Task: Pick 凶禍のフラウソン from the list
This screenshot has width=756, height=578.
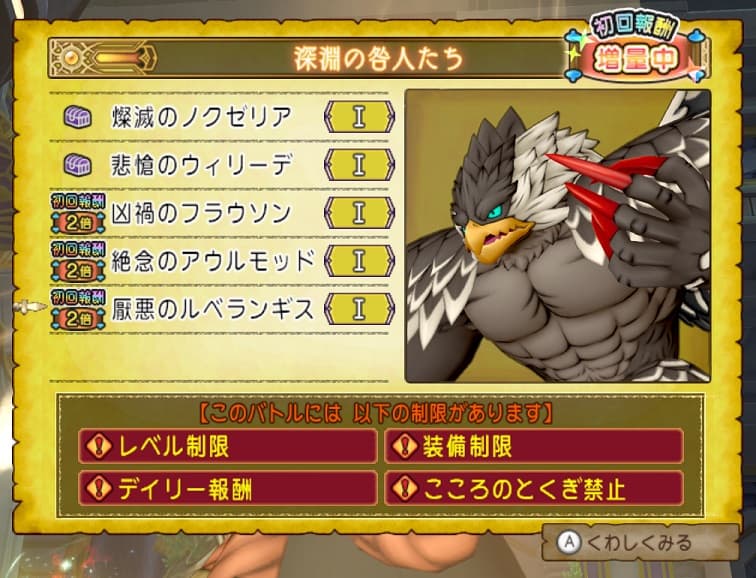Action: point(202,213)
